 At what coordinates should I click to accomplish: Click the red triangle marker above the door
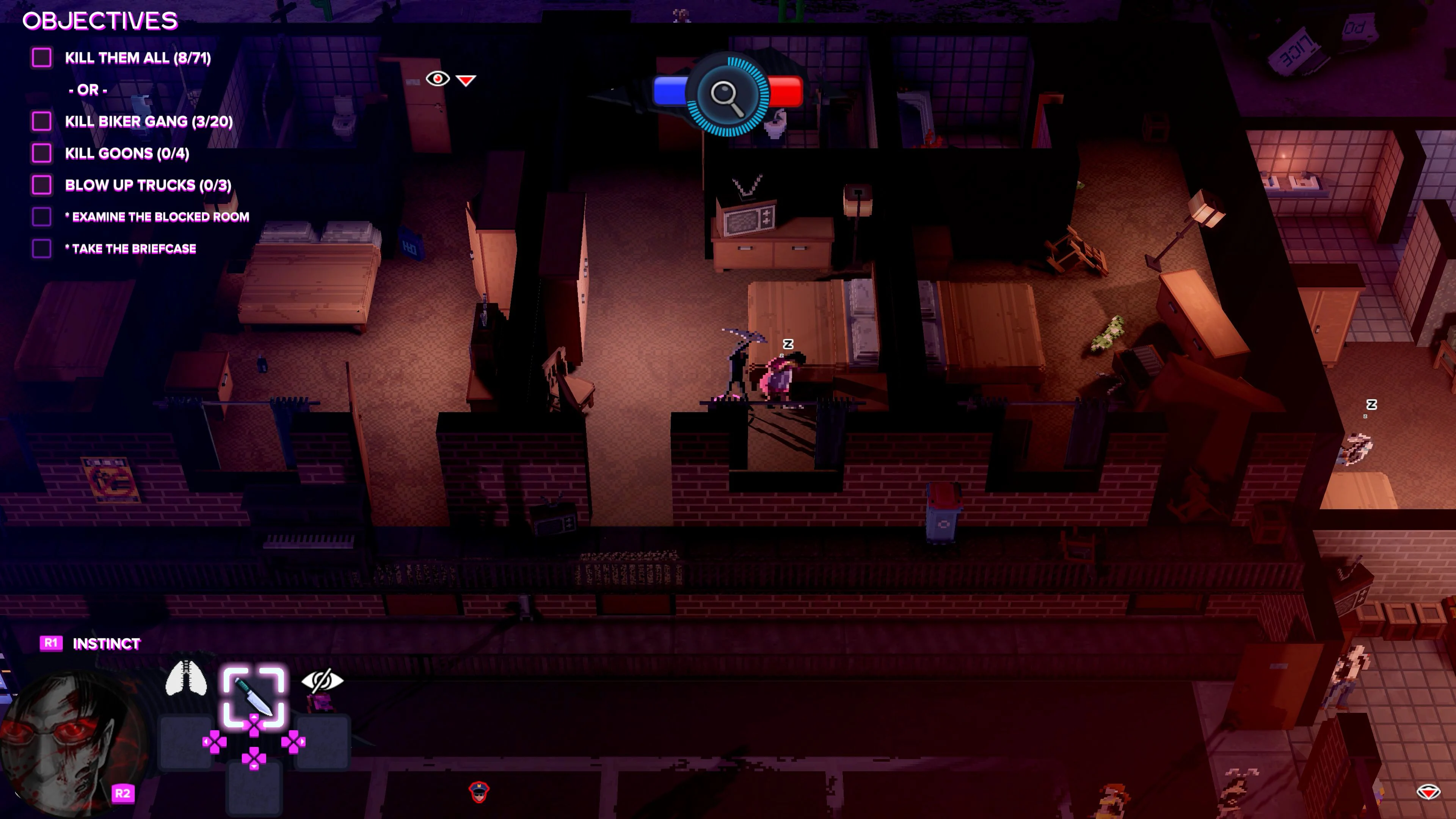click(465, 80)
